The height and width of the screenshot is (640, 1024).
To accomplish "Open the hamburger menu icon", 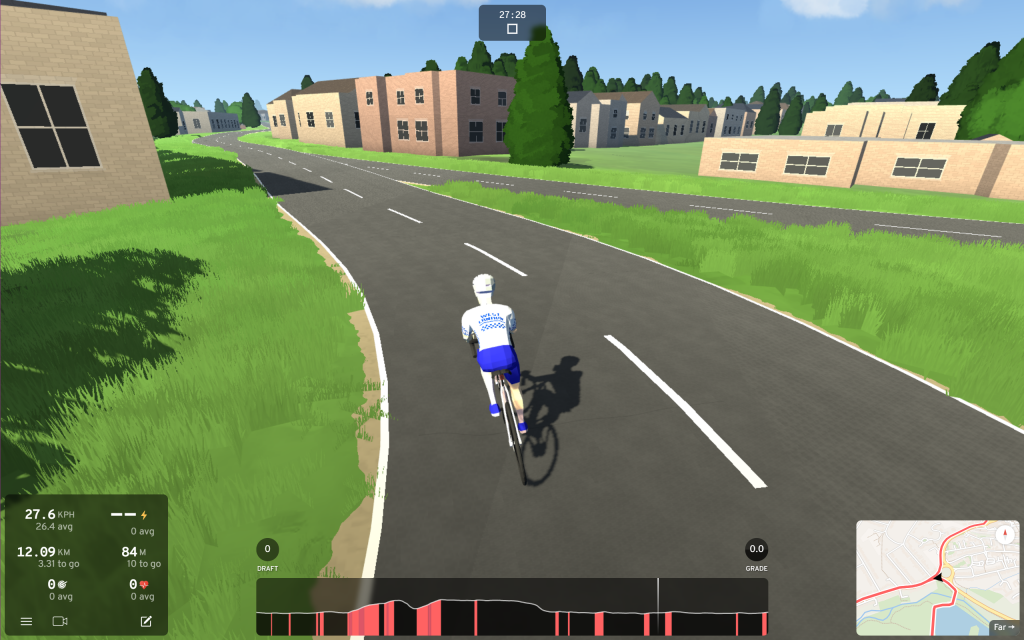I will [26, 621].
